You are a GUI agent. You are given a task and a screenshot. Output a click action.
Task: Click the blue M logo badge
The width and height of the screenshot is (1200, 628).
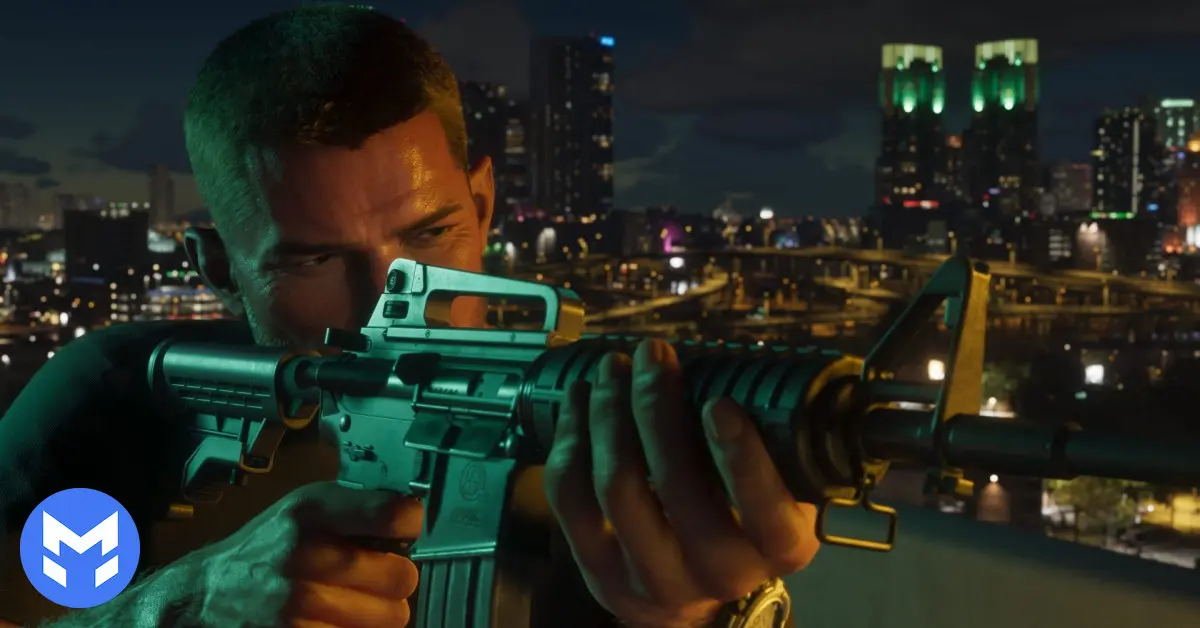[x=80, y=548]
